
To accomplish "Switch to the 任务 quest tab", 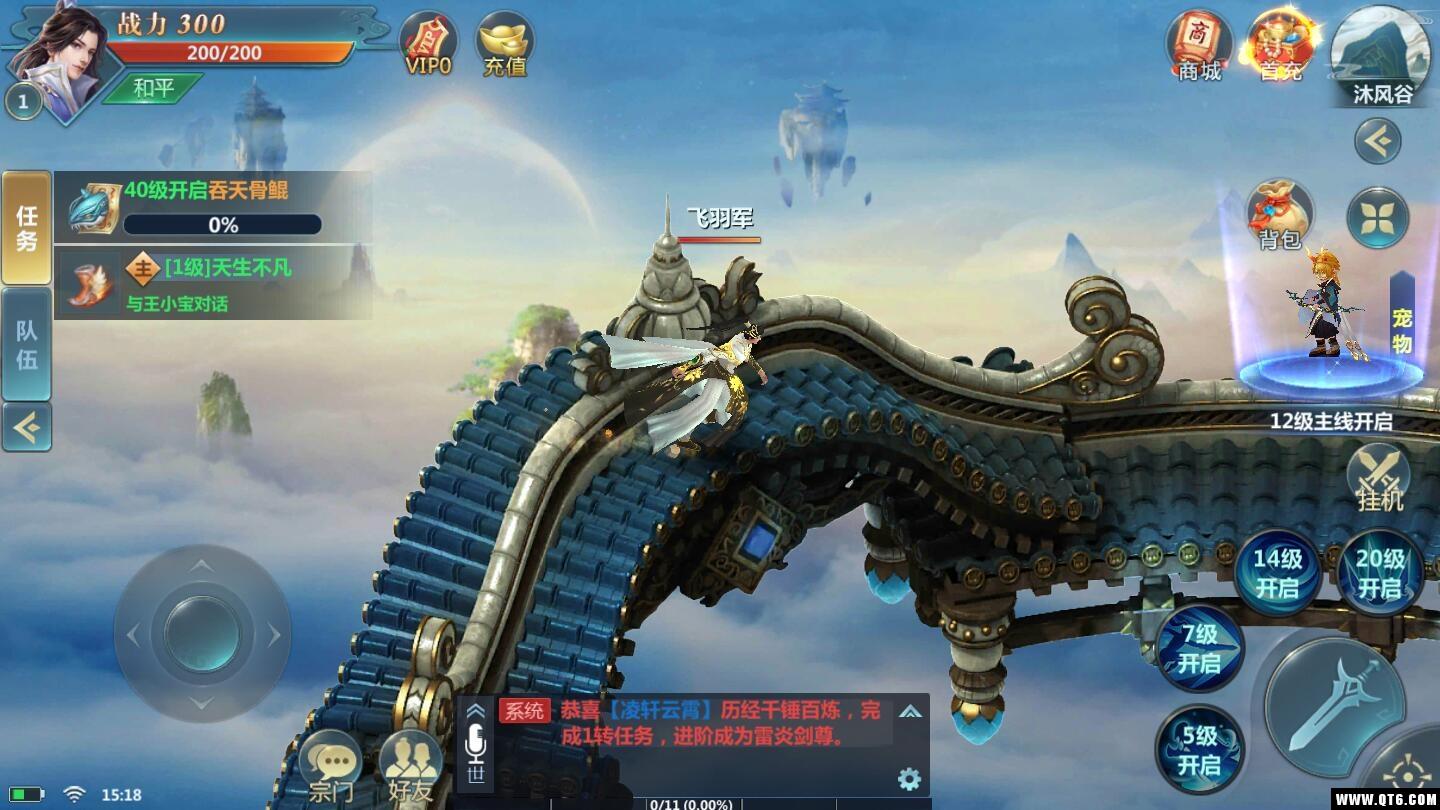I will pyautogui.click(x=26, y=228).
